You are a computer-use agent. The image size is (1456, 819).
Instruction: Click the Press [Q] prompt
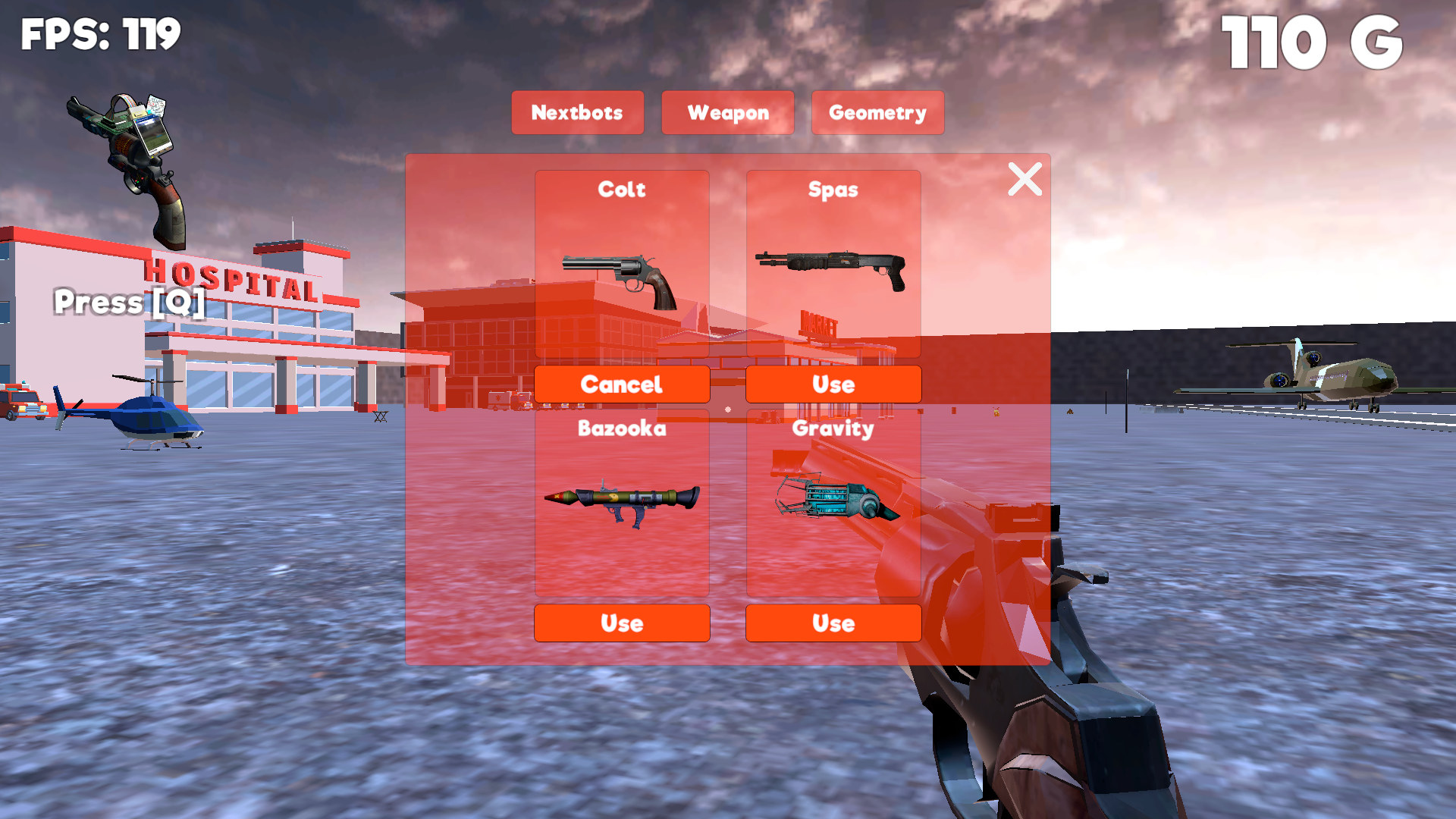(x=127, y=302)
